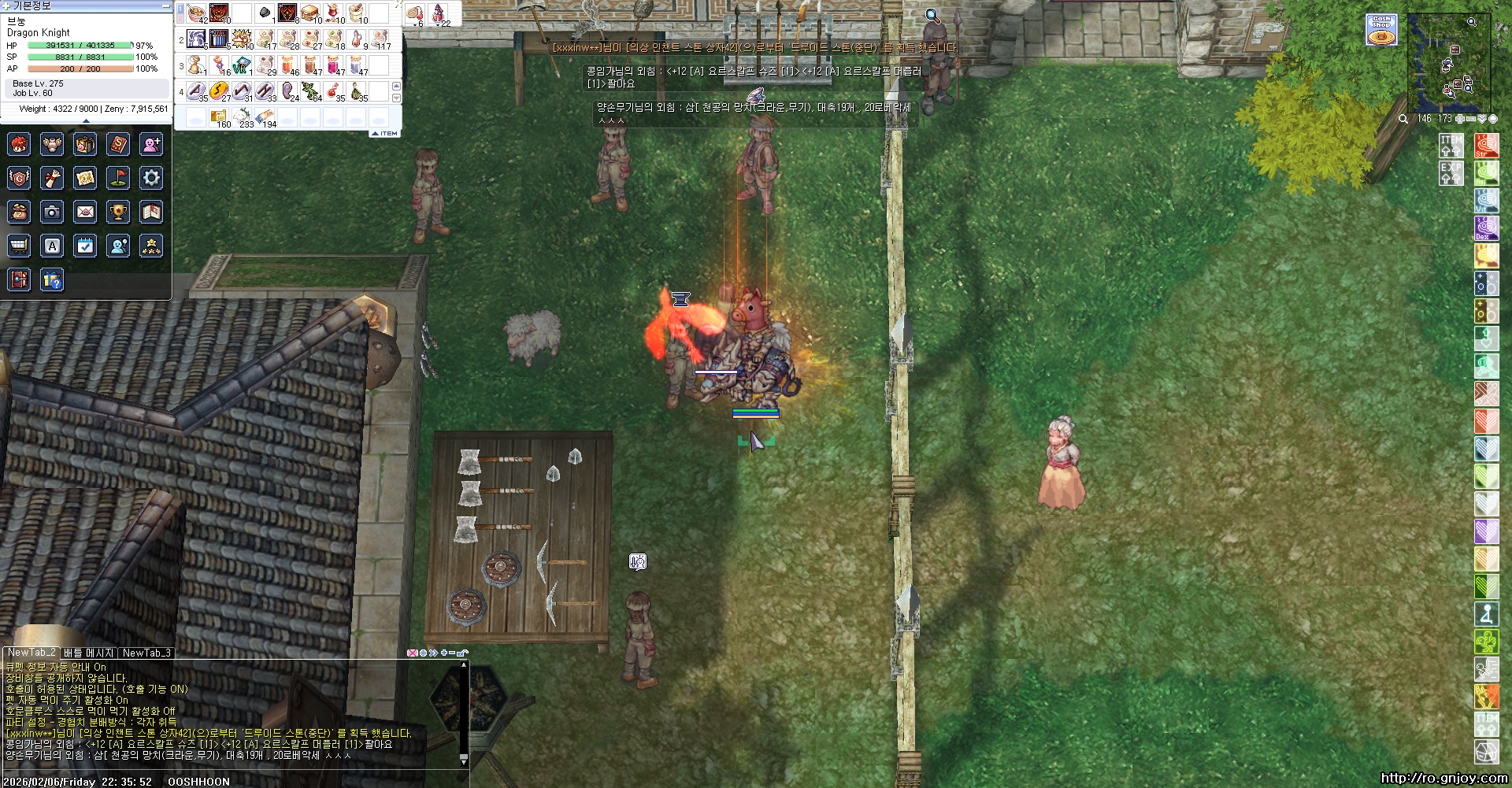The image size is (1512, 788).
Task: Minimize the 기본정보 window
Action: (165, 6)
